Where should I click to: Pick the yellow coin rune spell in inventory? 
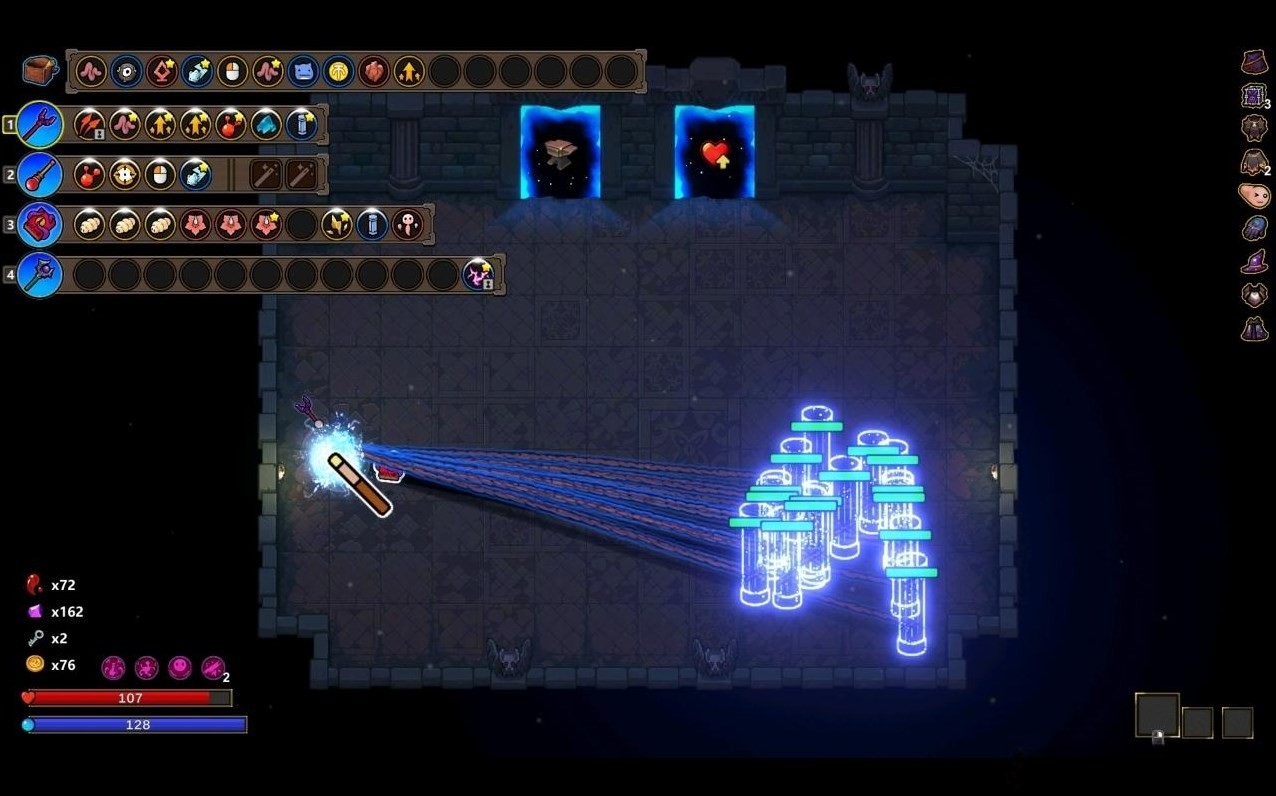click(x=338, y=71)
